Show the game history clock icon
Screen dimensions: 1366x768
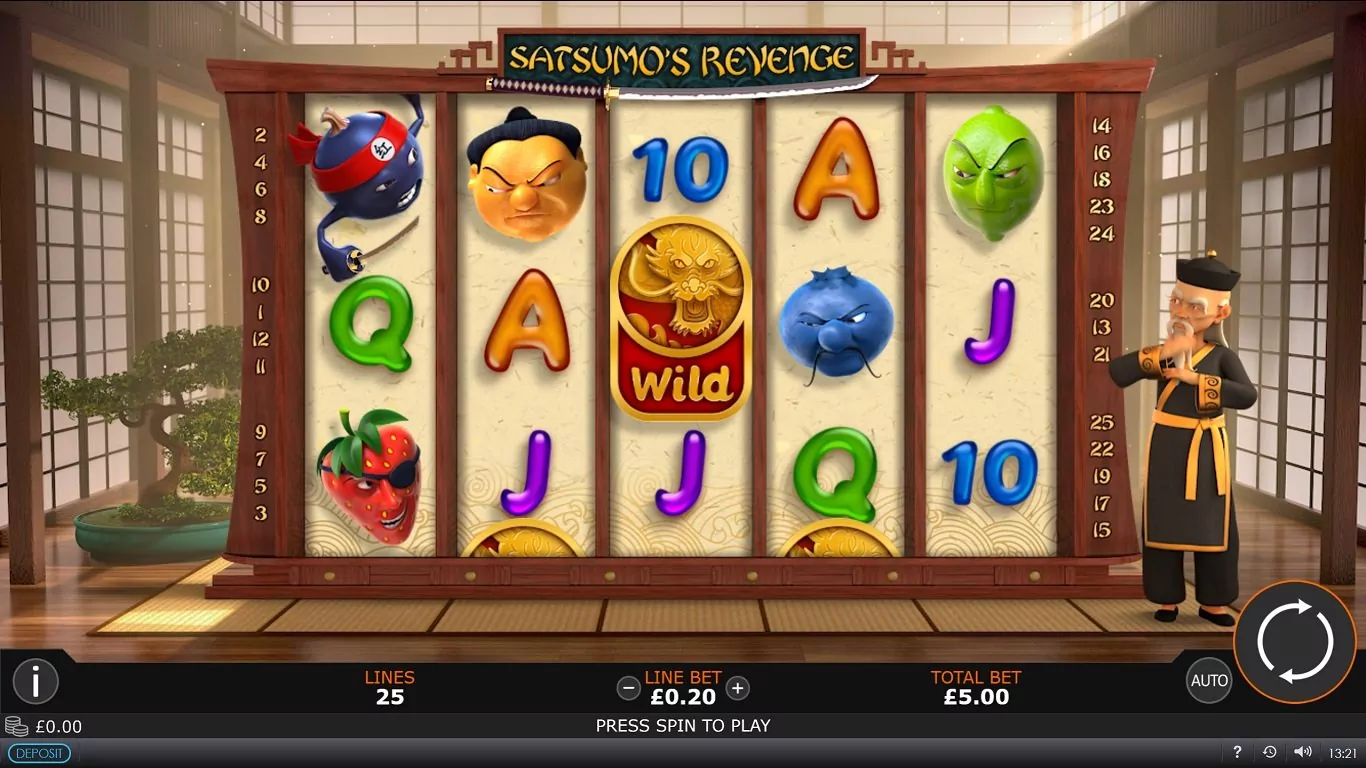point(1269,752)
